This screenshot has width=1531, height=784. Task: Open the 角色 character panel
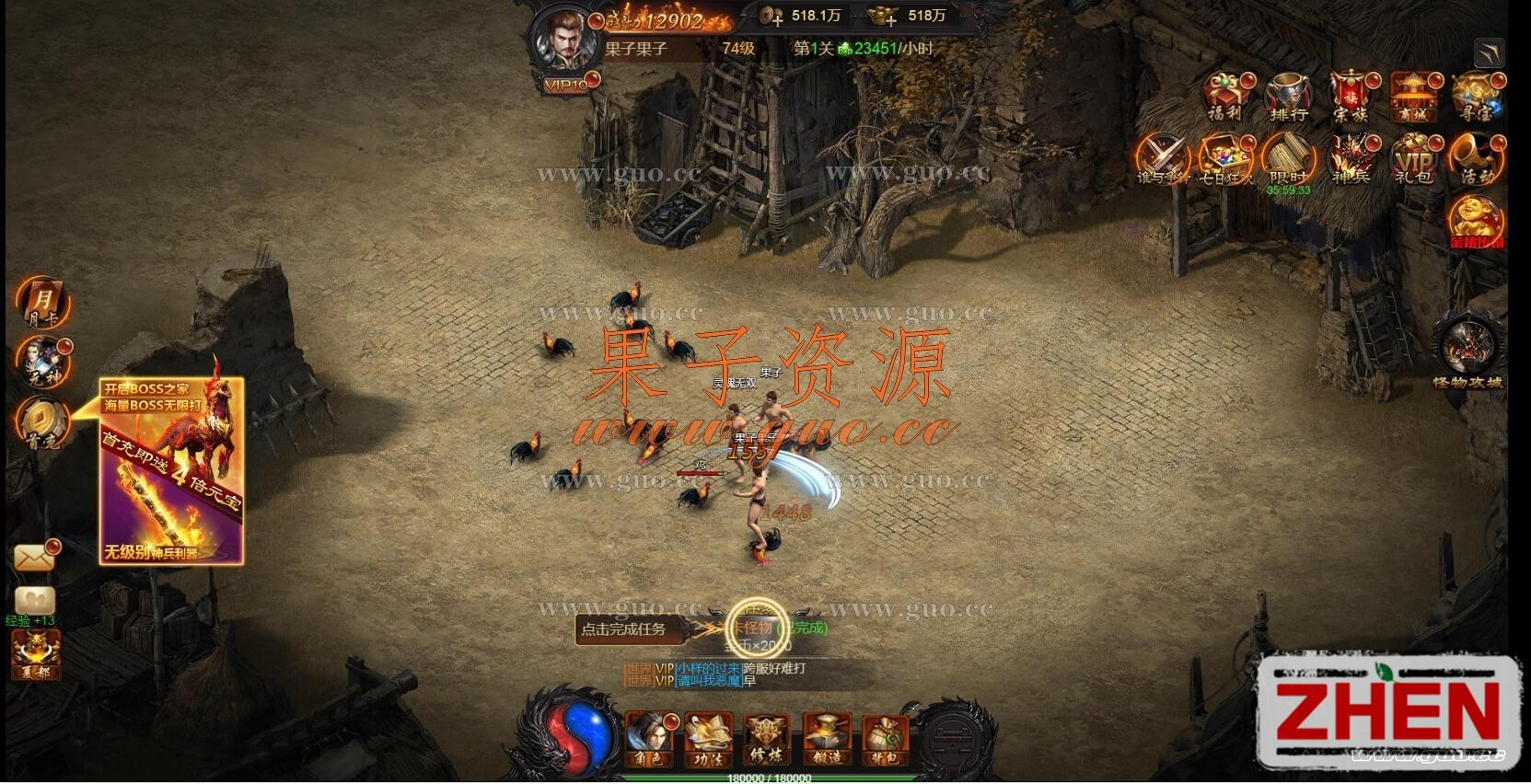[x=647, y=738]
